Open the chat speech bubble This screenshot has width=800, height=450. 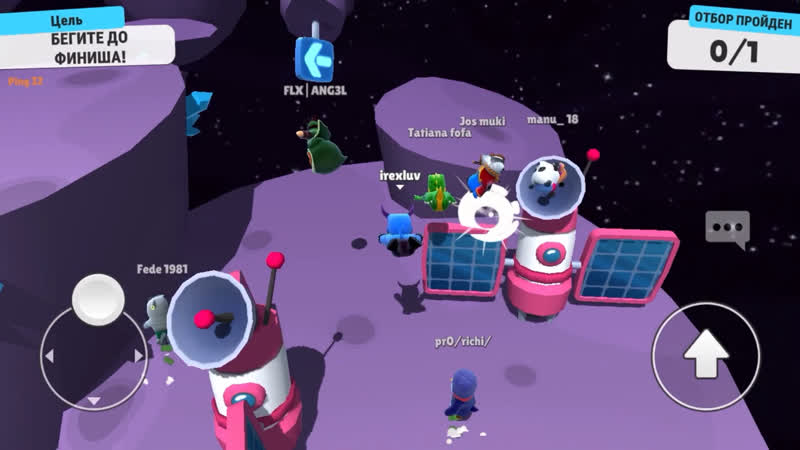(726, 229)
